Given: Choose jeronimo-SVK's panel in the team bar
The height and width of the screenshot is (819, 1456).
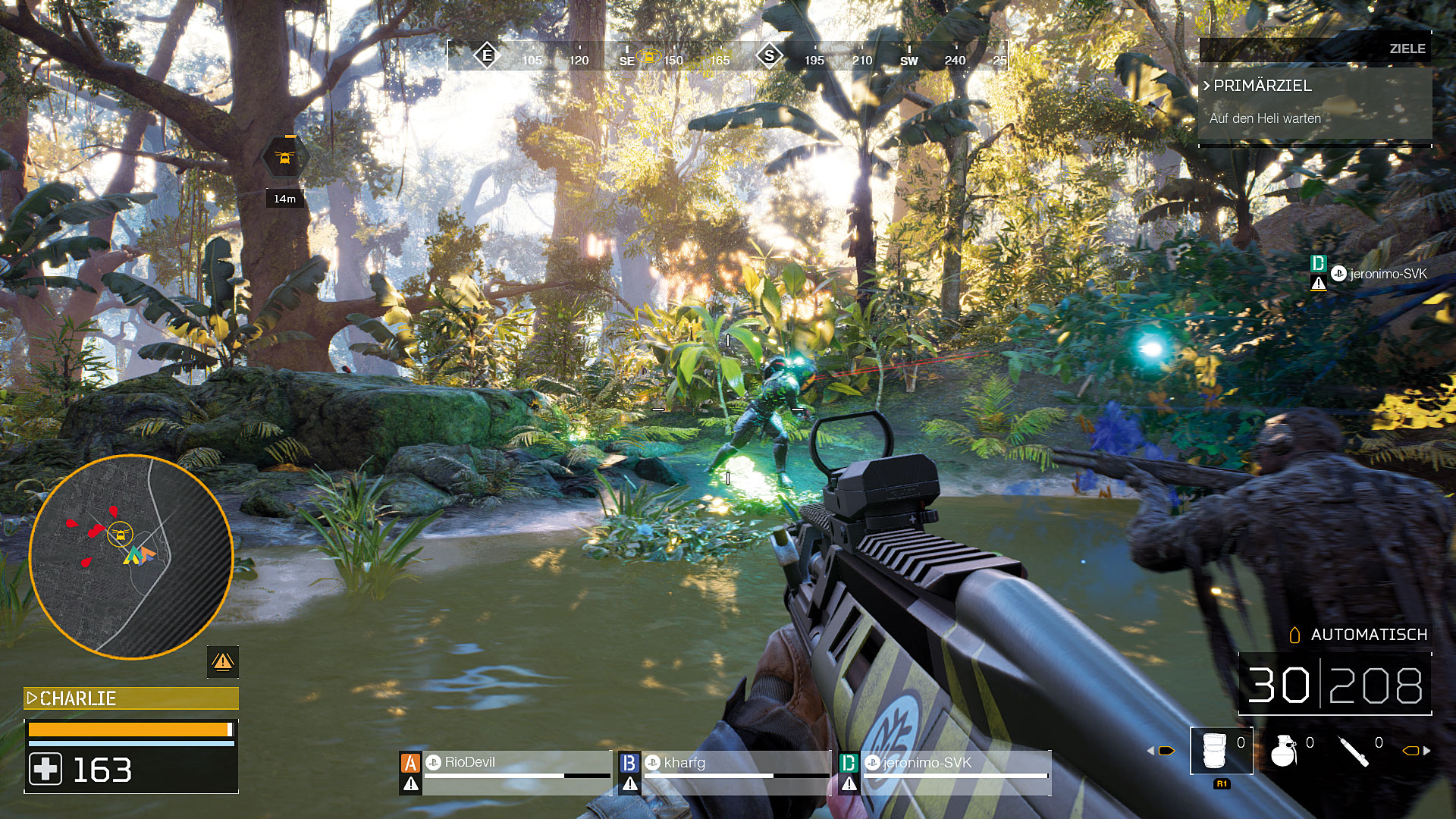Looking at the screenshot, I should click(x=945, y=772).
